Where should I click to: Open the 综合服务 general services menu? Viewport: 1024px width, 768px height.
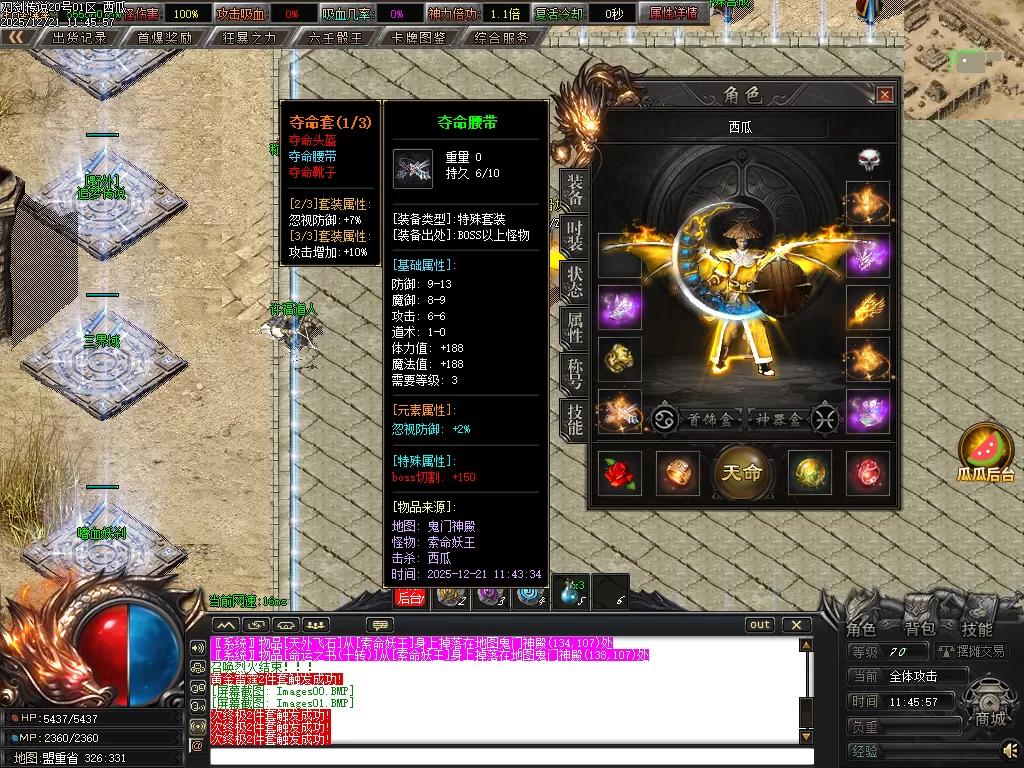pos(501,38)
